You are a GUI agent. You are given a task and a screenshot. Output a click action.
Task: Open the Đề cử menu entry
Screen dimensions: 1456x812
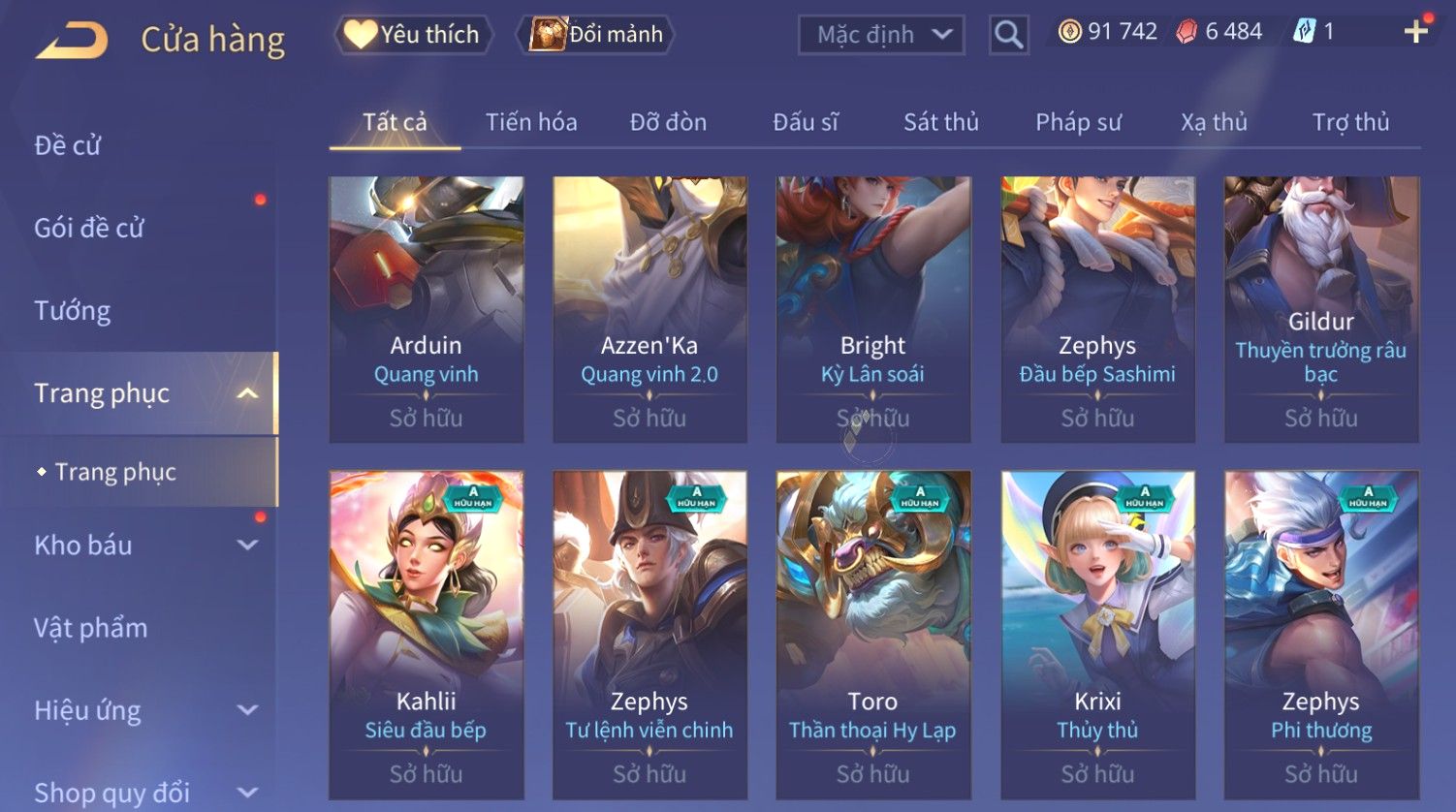(x=68, y=145)
